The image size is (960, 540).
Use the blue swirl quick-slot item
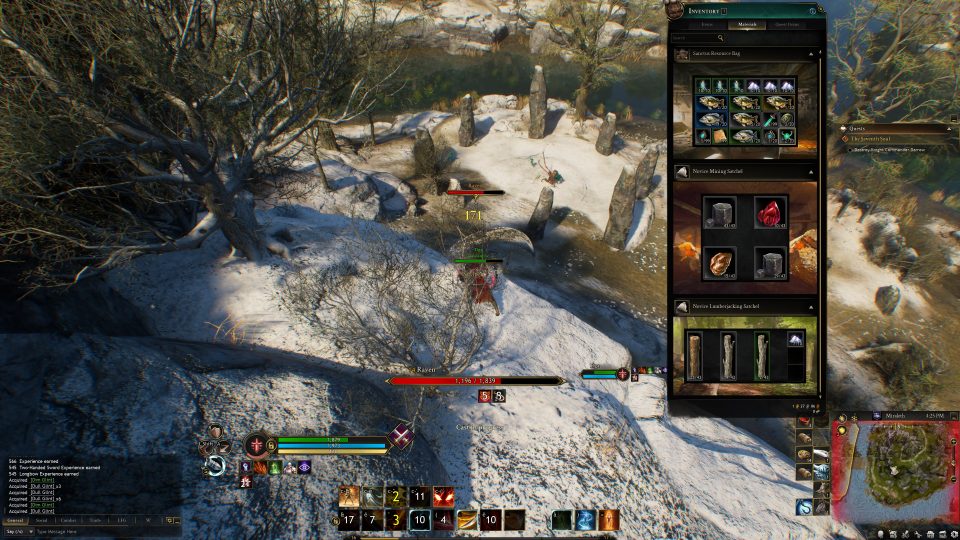tap(805, 507)
